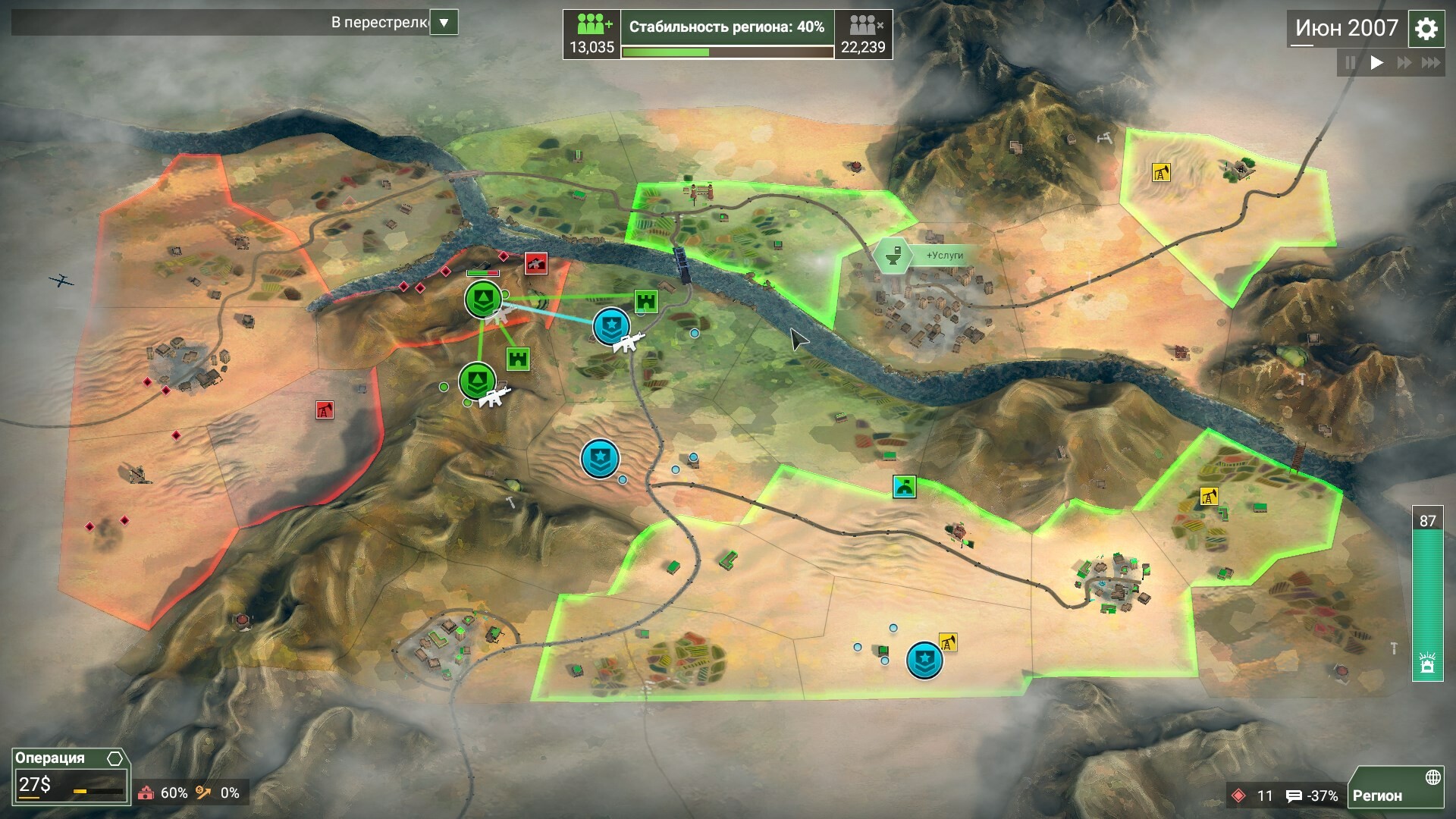Select the blue coalition soldier unit
The width and height of the screenshot is (1456, 819).
(x=613, y=328)
